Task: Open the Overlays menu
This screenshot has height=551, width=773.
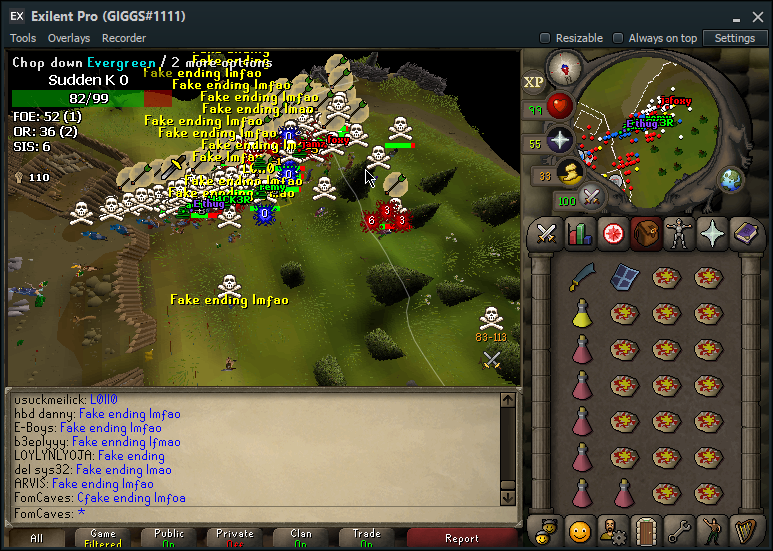Action: [69, 38]
